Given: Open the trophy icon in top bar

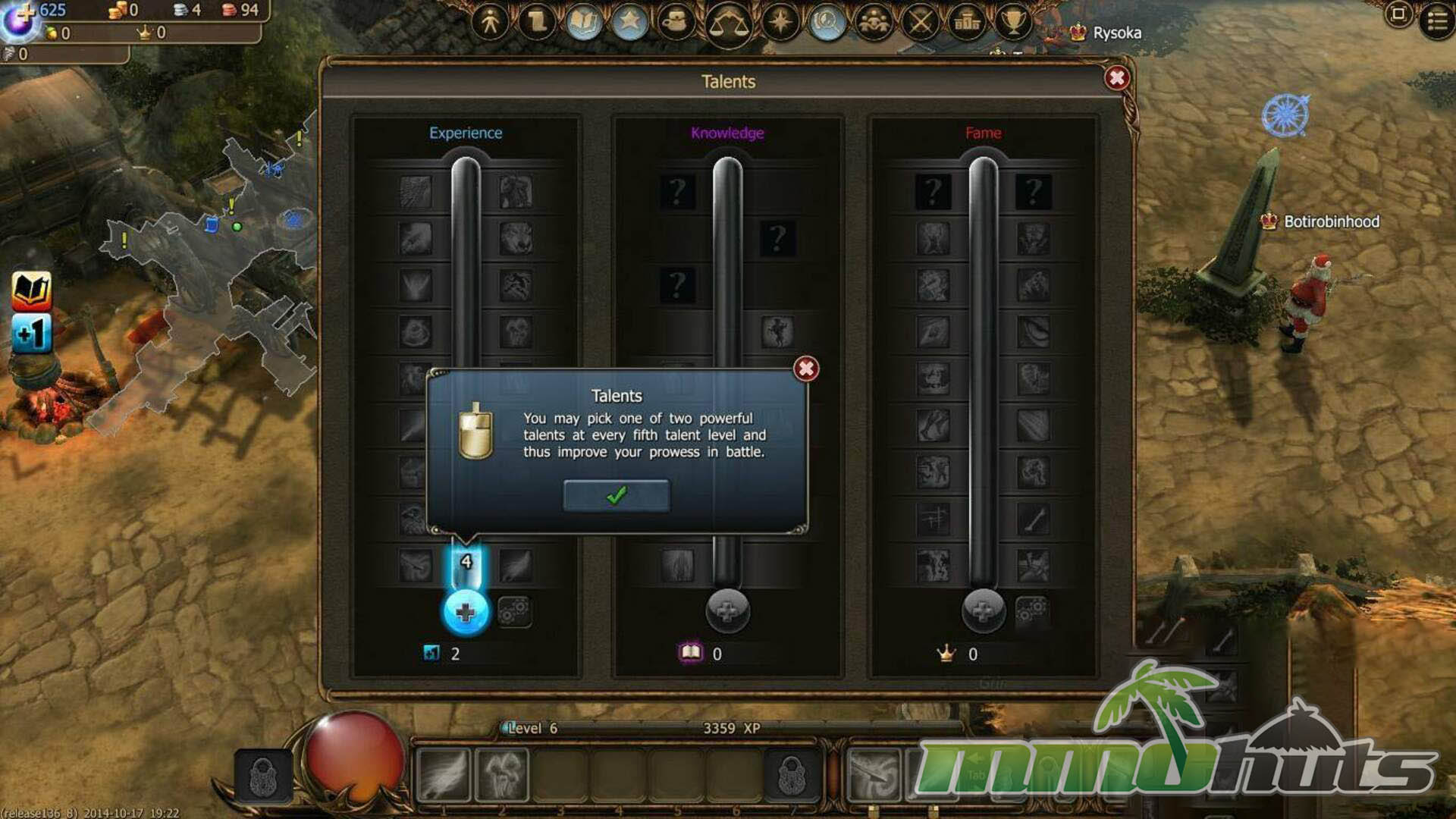Looking at the screenshot, I should [1013, 22].
